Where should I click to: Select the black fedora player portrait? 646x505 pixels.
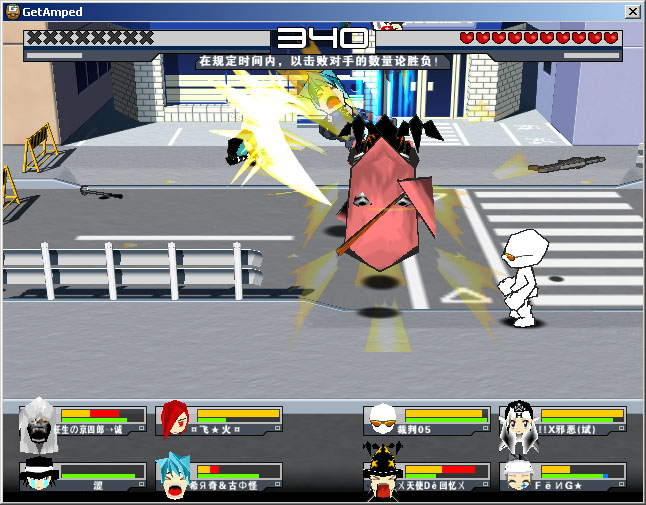(x=37, y=476)
